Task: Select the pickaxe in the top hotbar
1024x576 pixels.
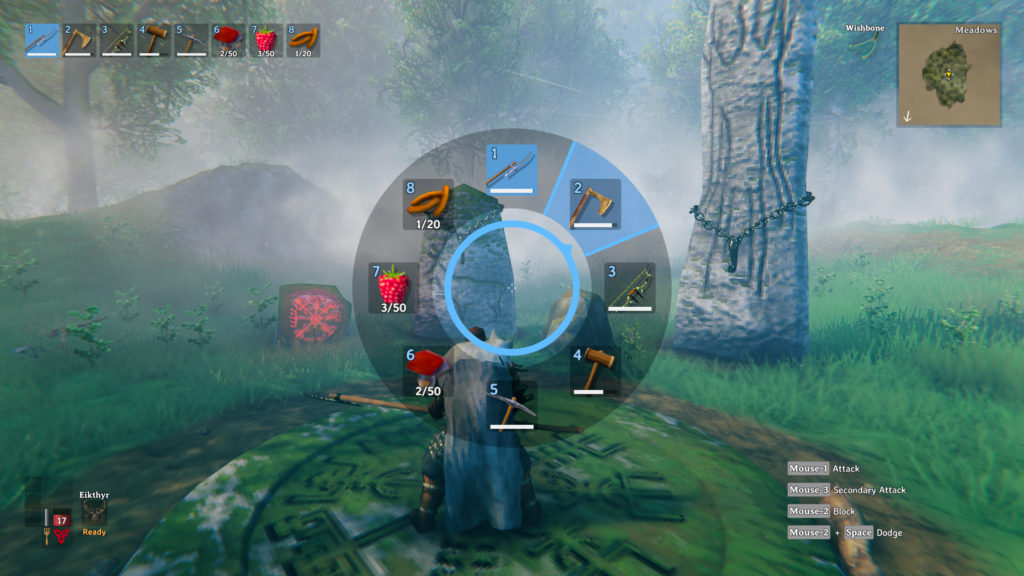Action: pos(191,41)
